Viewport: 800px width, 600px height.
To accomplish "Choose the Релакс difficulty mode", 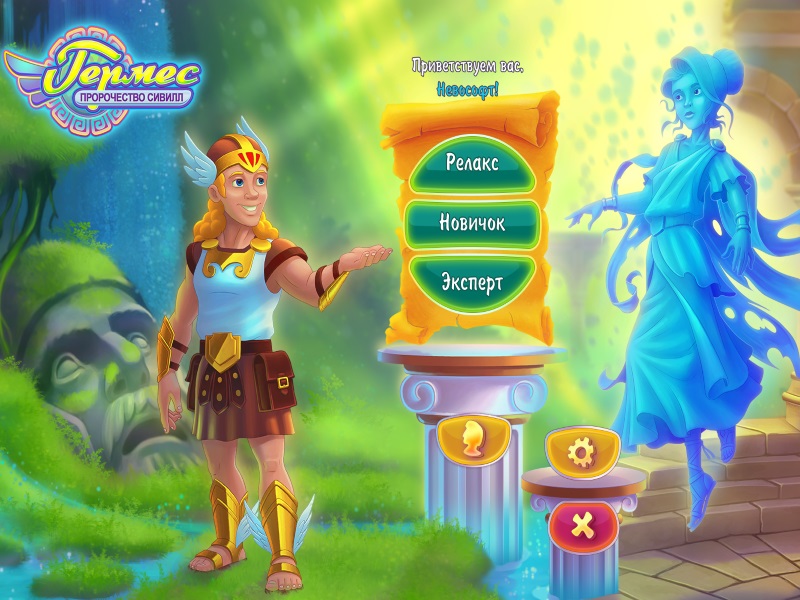I will click(471, 163).
